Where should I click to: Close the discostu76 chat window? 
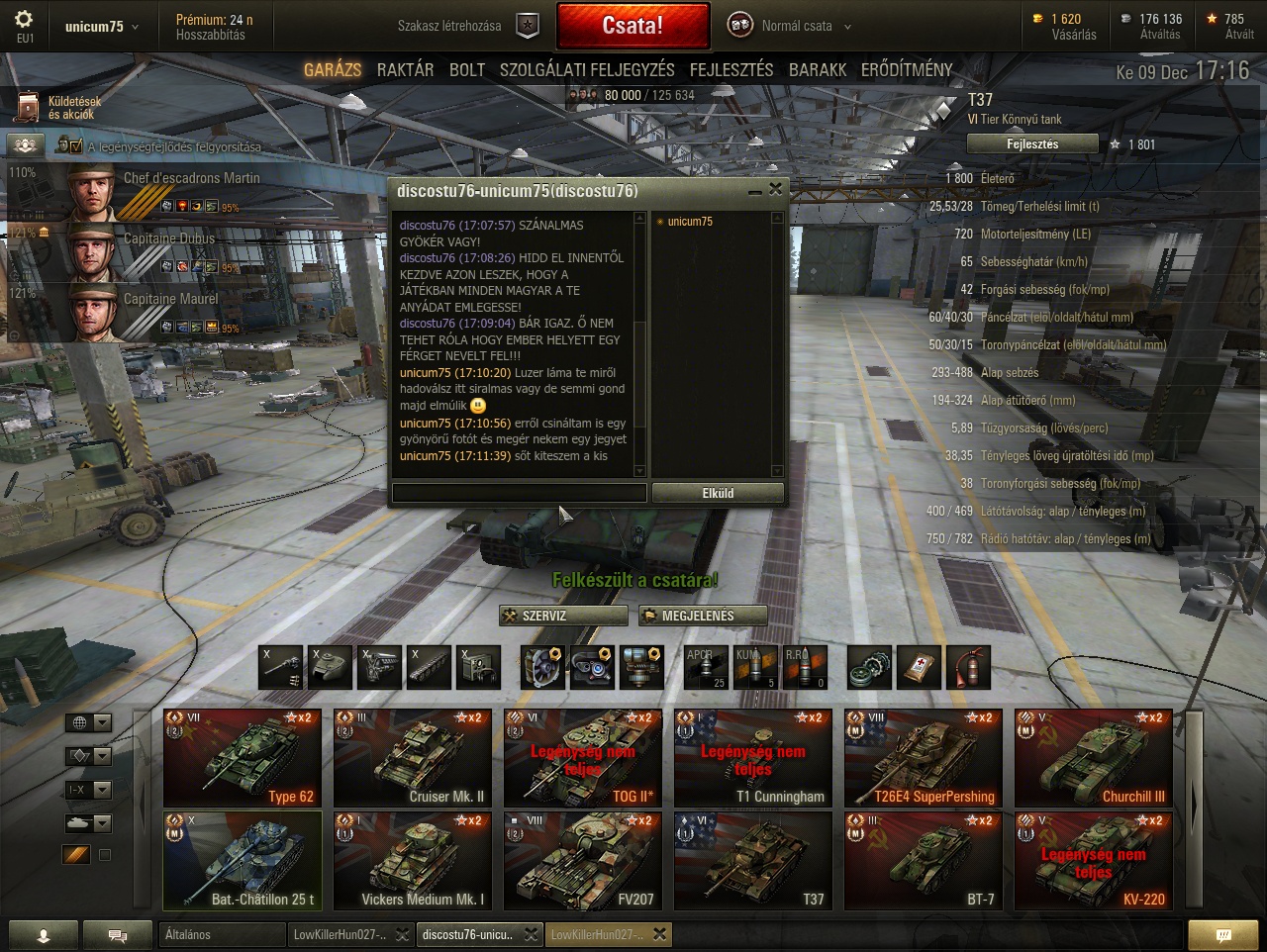(775, 189)
